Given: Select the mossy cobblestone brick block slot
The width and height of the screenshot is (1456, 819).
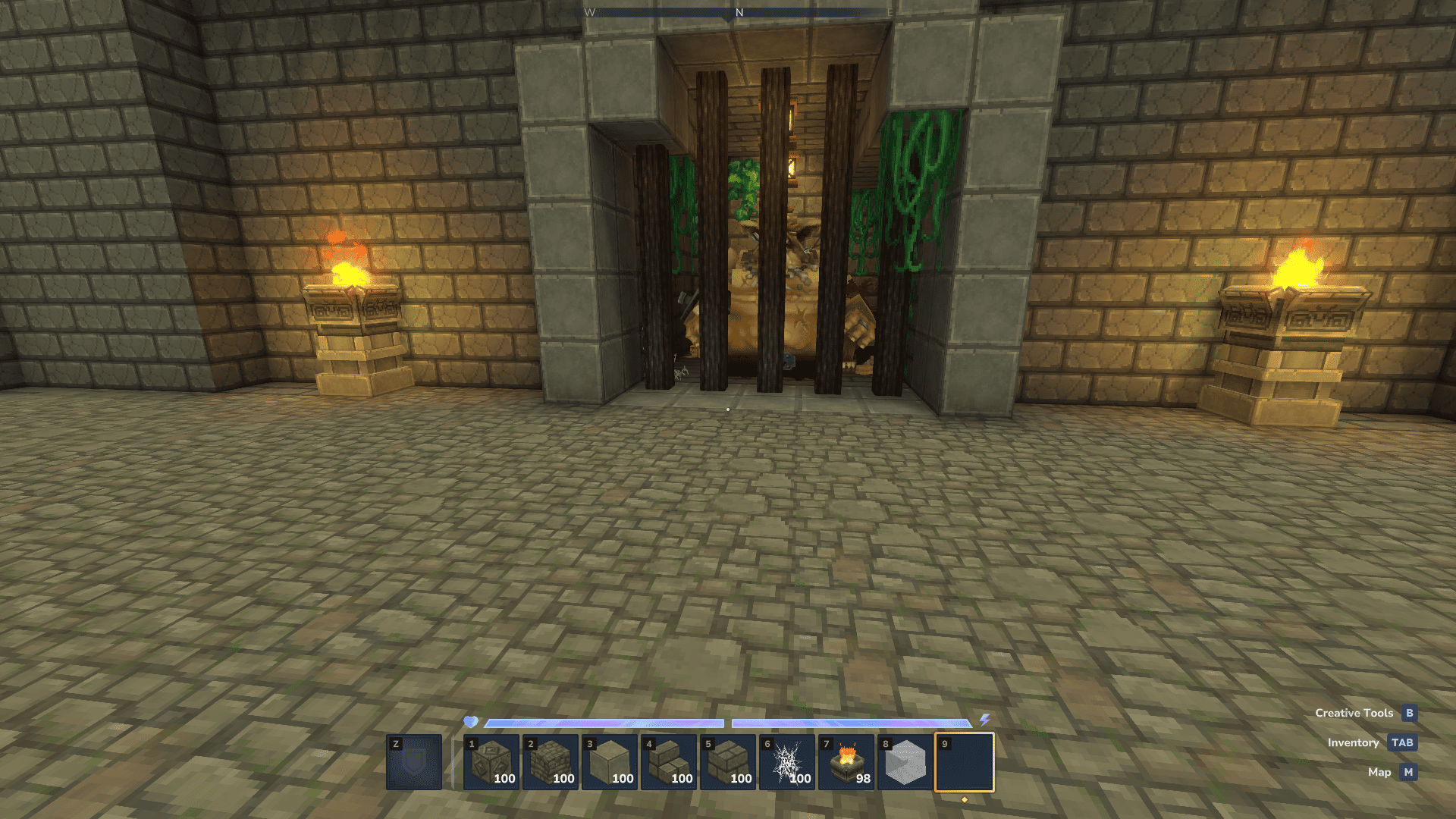Looking at the screenshot, I should 550,762.
